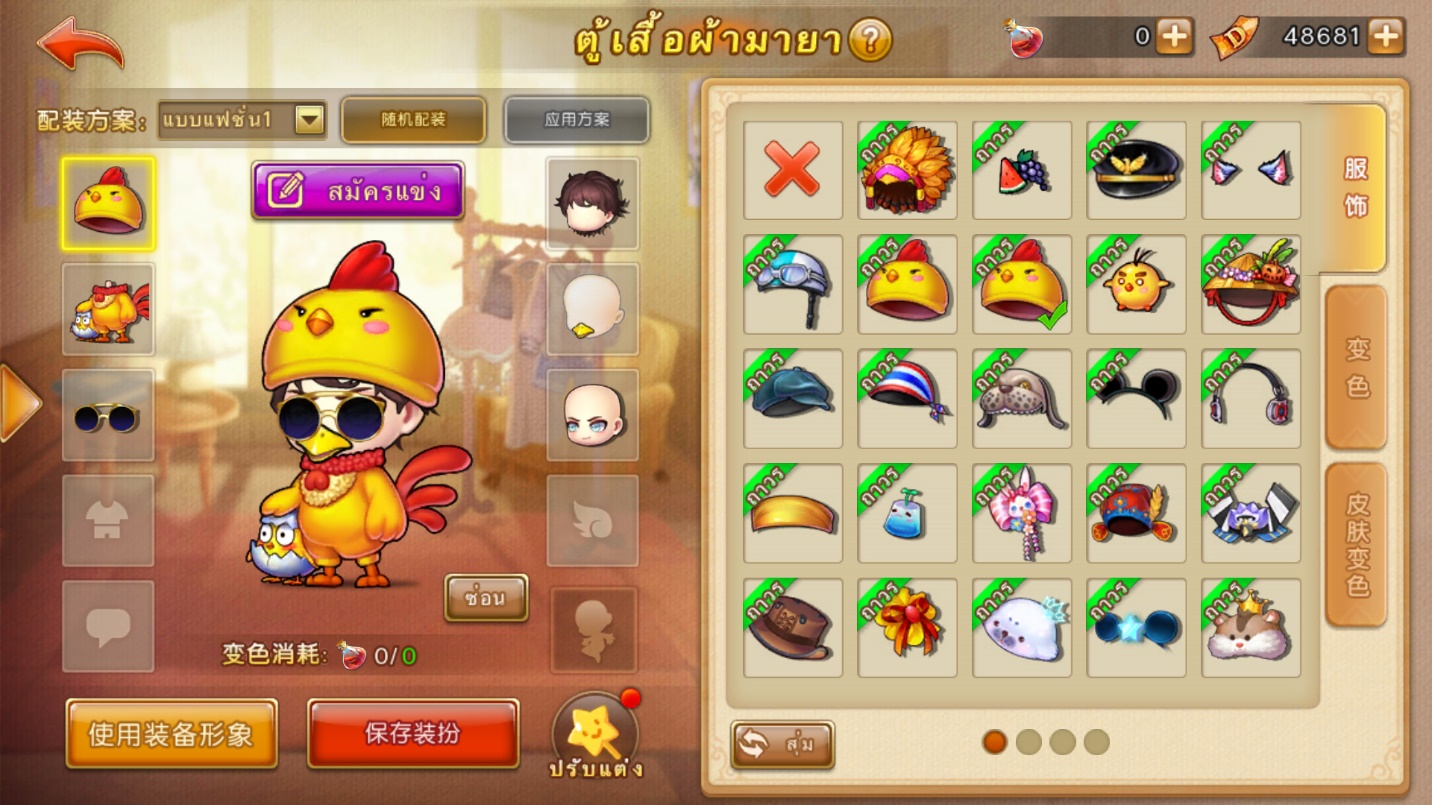Remove the hat using the red X slot
The width and height of the screenshot is (1432, 805).
792,170
